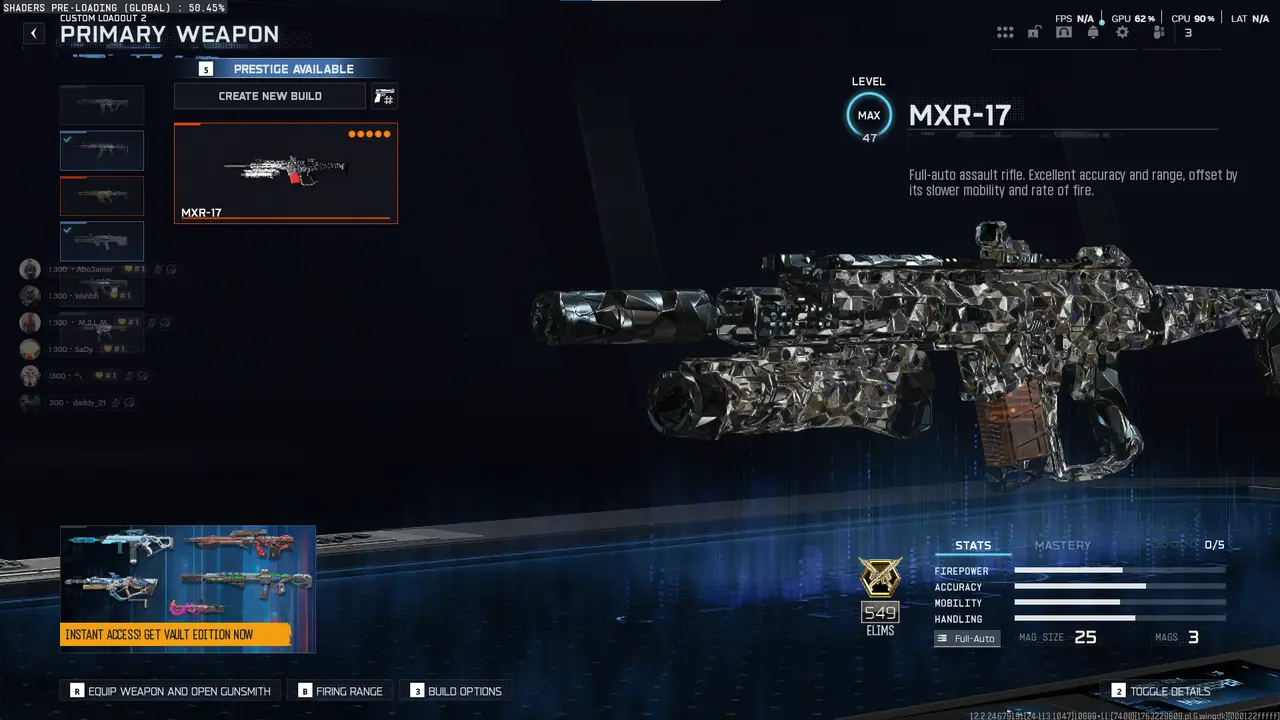Open the screenshots capture icon

tap(1063, 32)
